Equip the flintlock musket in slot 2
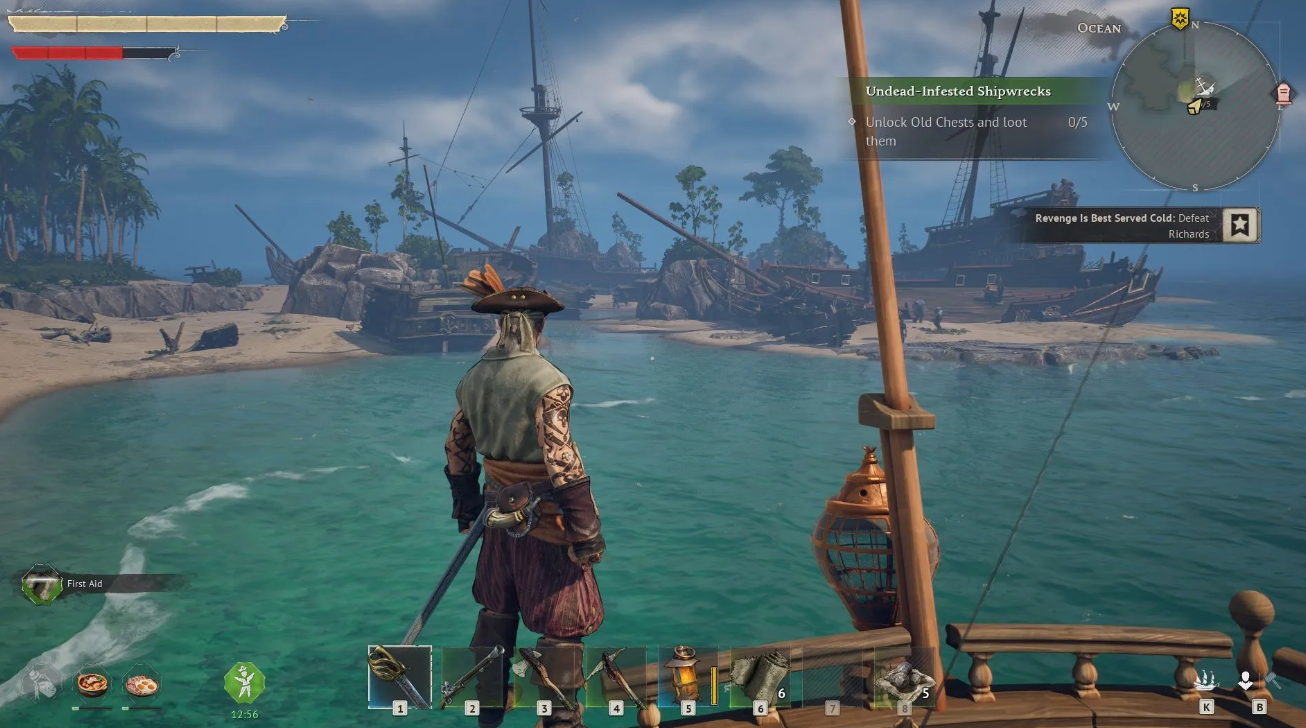Image resolution: width=1306 pixels, height=728 pixels. pyautogui.click(x=472, y=675)
